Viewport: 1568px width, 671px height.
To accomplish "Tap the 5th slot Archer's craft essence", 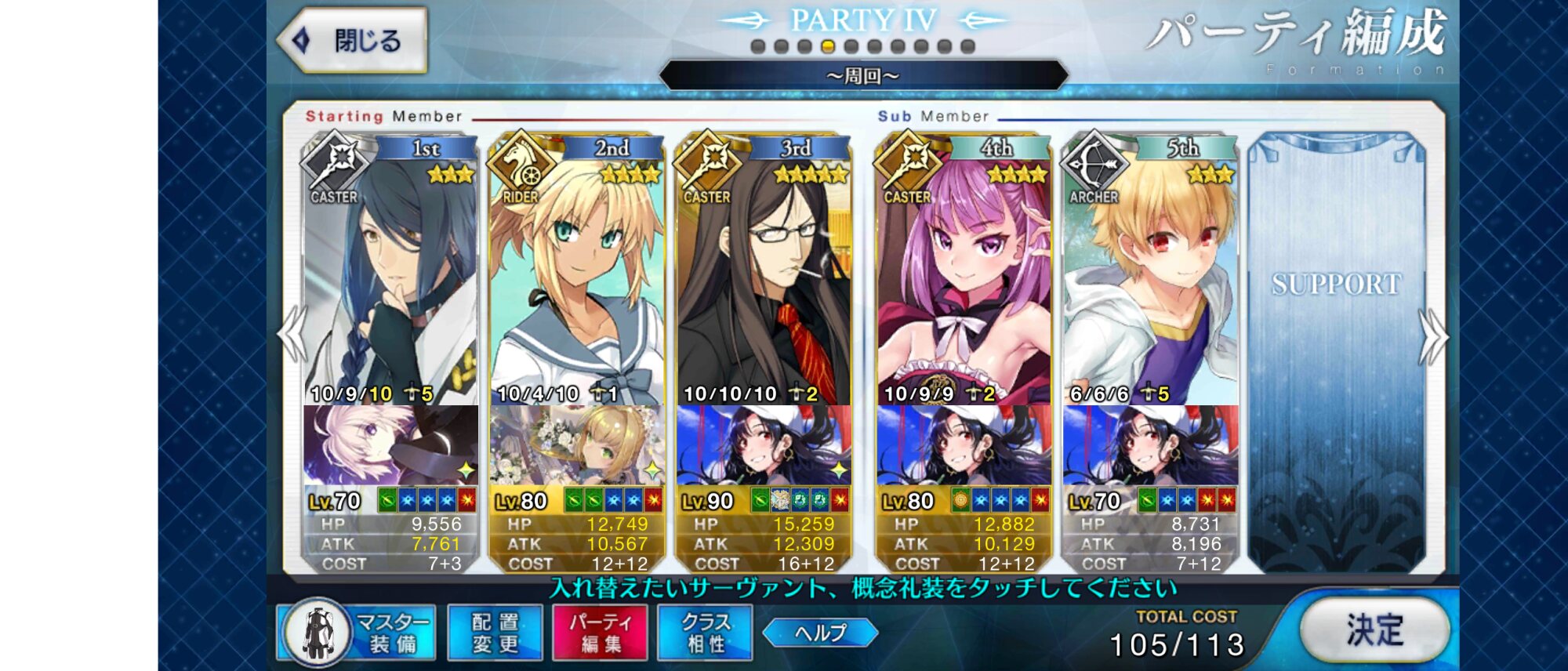I will (x=1150, y=445).
